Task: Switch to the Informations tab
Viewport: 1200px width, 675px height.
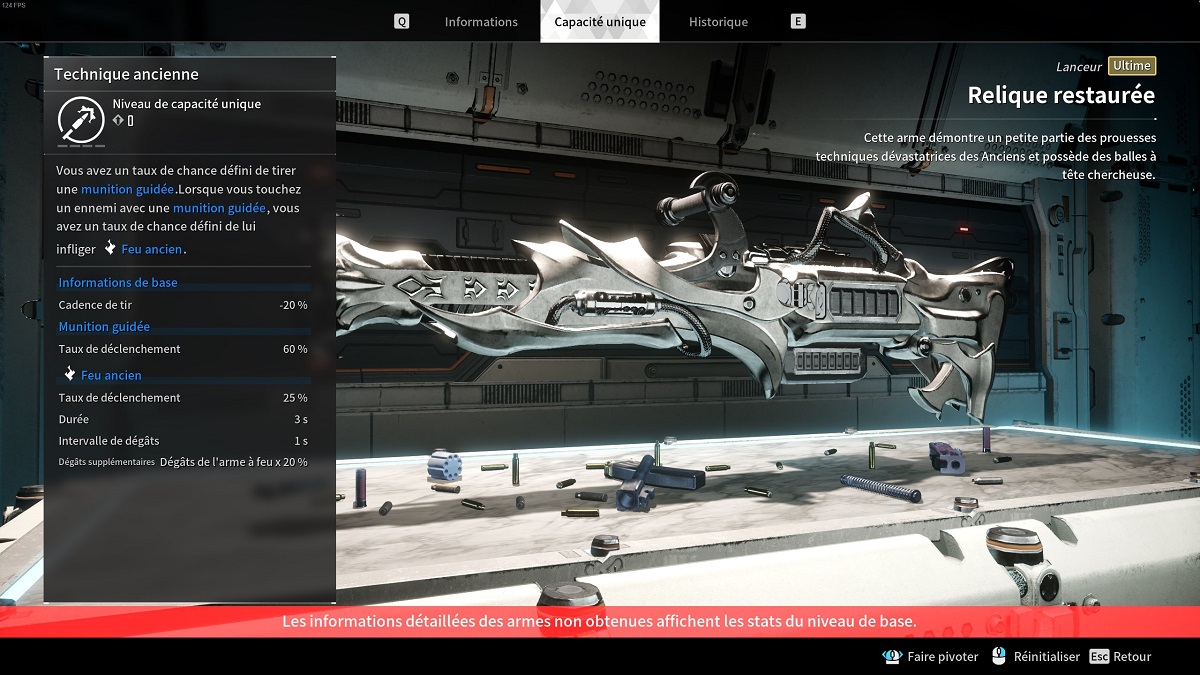Action: coord(481,22)
